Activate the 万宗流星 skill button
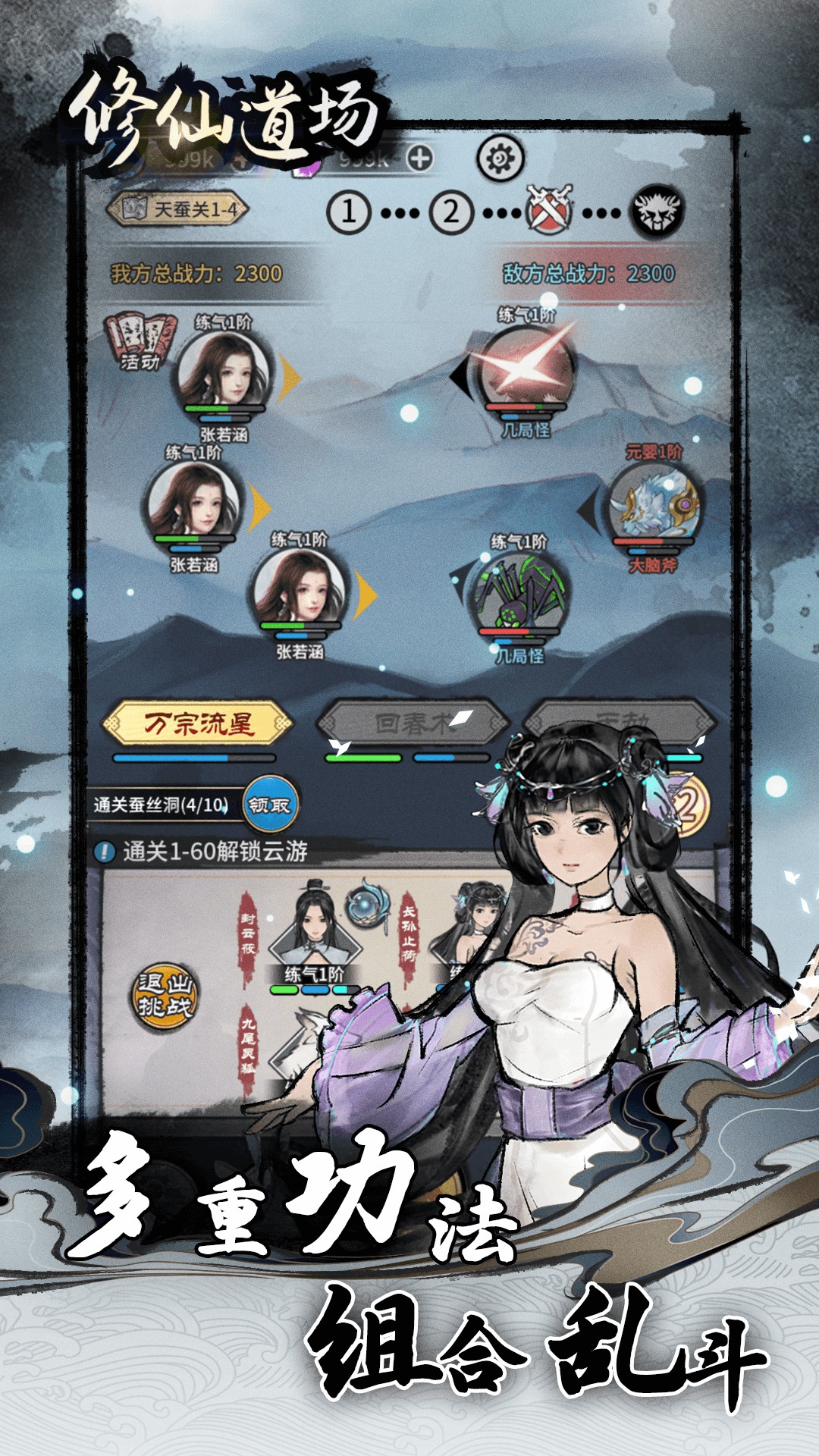The height and width of the screenshot is (1456, 819). click(198, 724)
